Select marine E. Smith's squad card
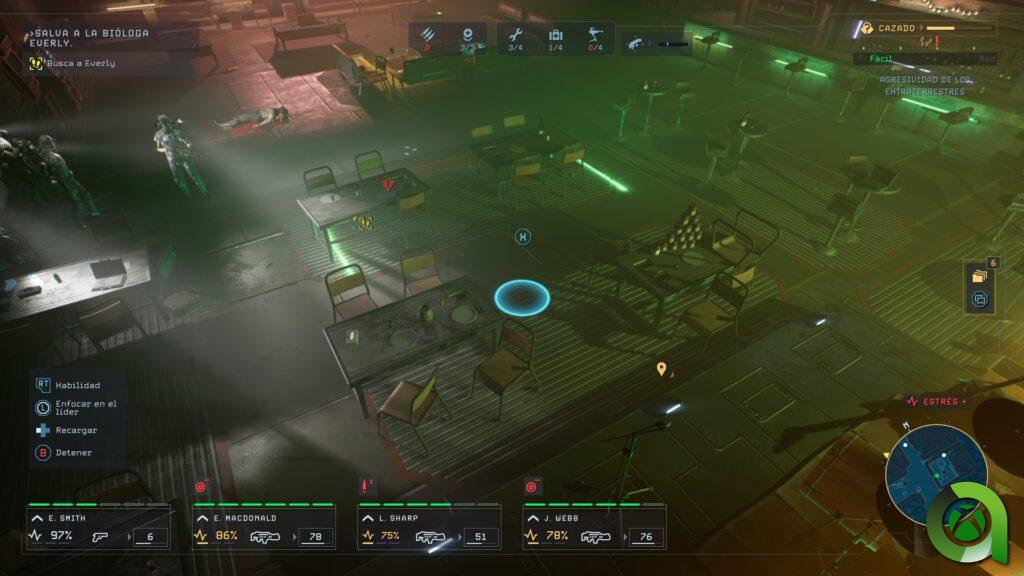This screenshot has height=576, width=1024. pyautogui.click(x=97, y=527)
